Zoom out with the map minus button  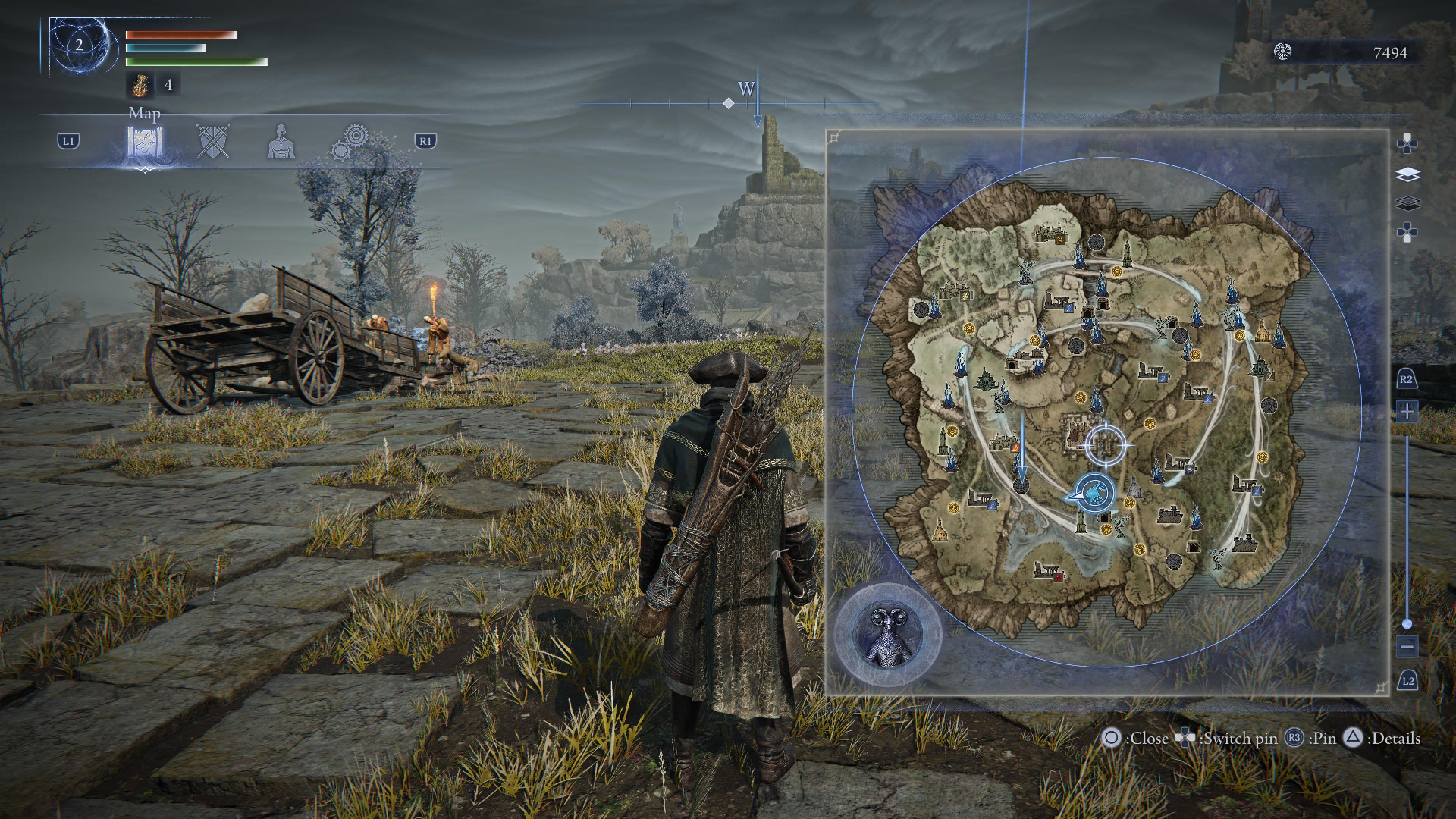click(1407, 647)
